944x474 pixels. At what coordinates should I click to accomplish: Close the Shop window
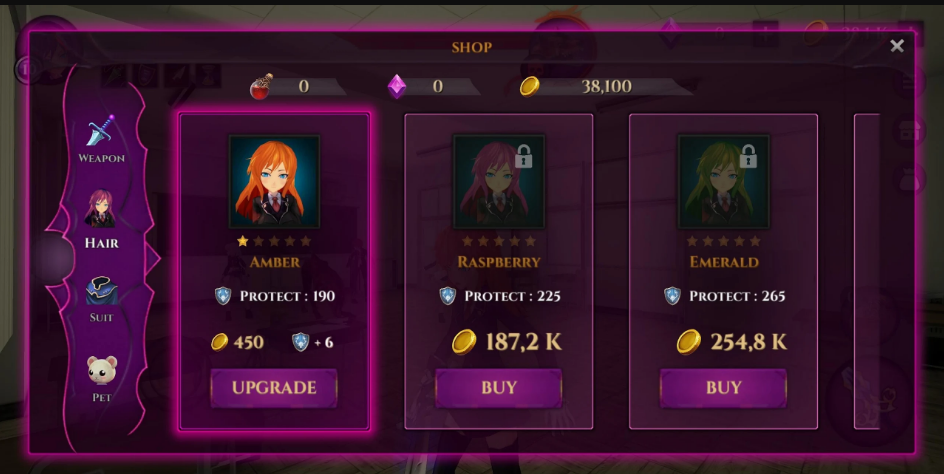pos(896,46)
